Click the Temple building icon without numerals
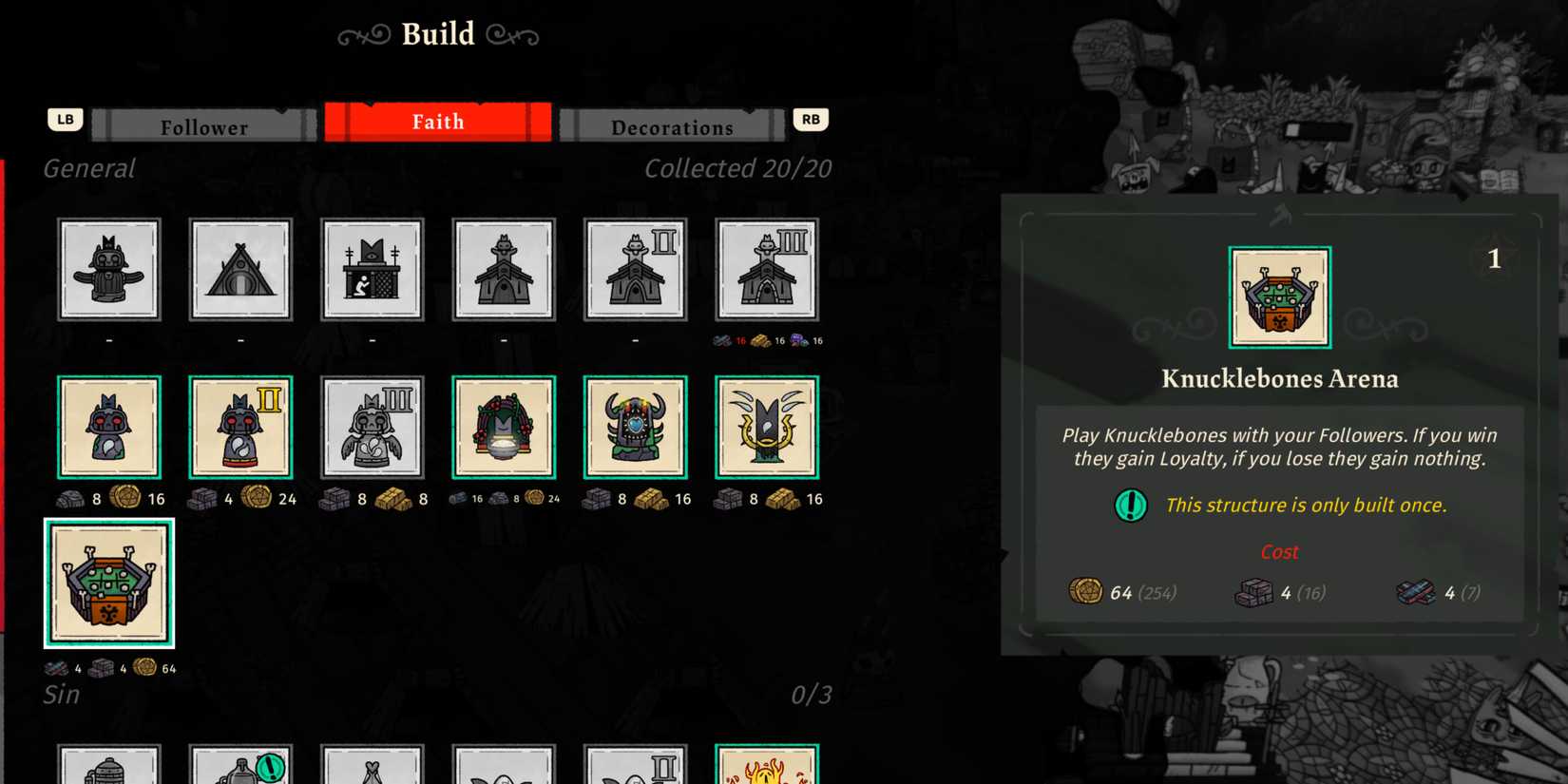Image resolution: width=1568 pixels, height=784 pixels. [504, 269]
